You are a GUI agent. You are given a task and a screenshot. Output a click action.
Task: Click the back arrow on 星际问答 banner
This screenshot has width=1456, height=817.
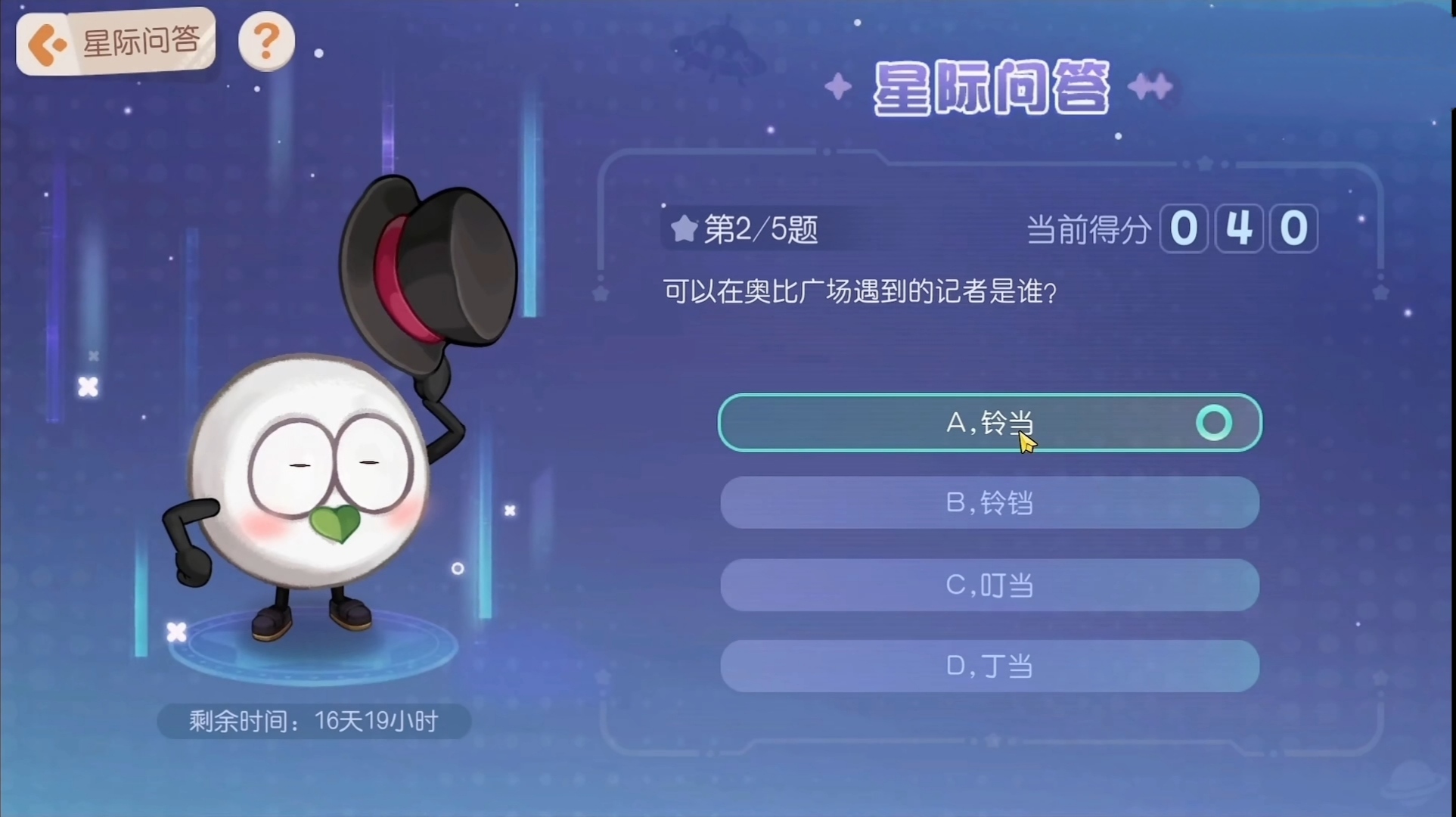tap(47, 43)
